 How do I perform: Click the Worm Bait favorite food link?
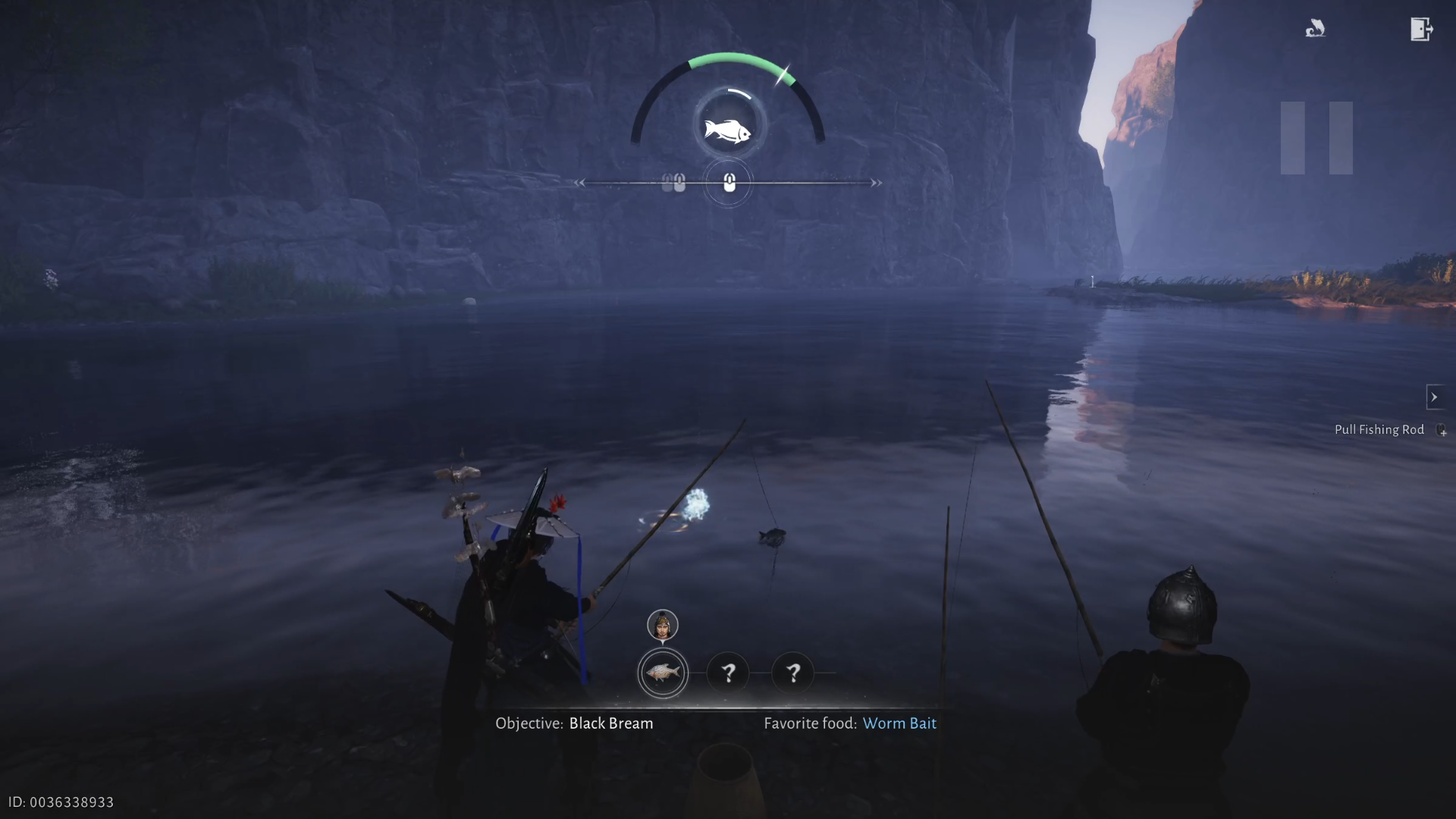click(899, 723)
